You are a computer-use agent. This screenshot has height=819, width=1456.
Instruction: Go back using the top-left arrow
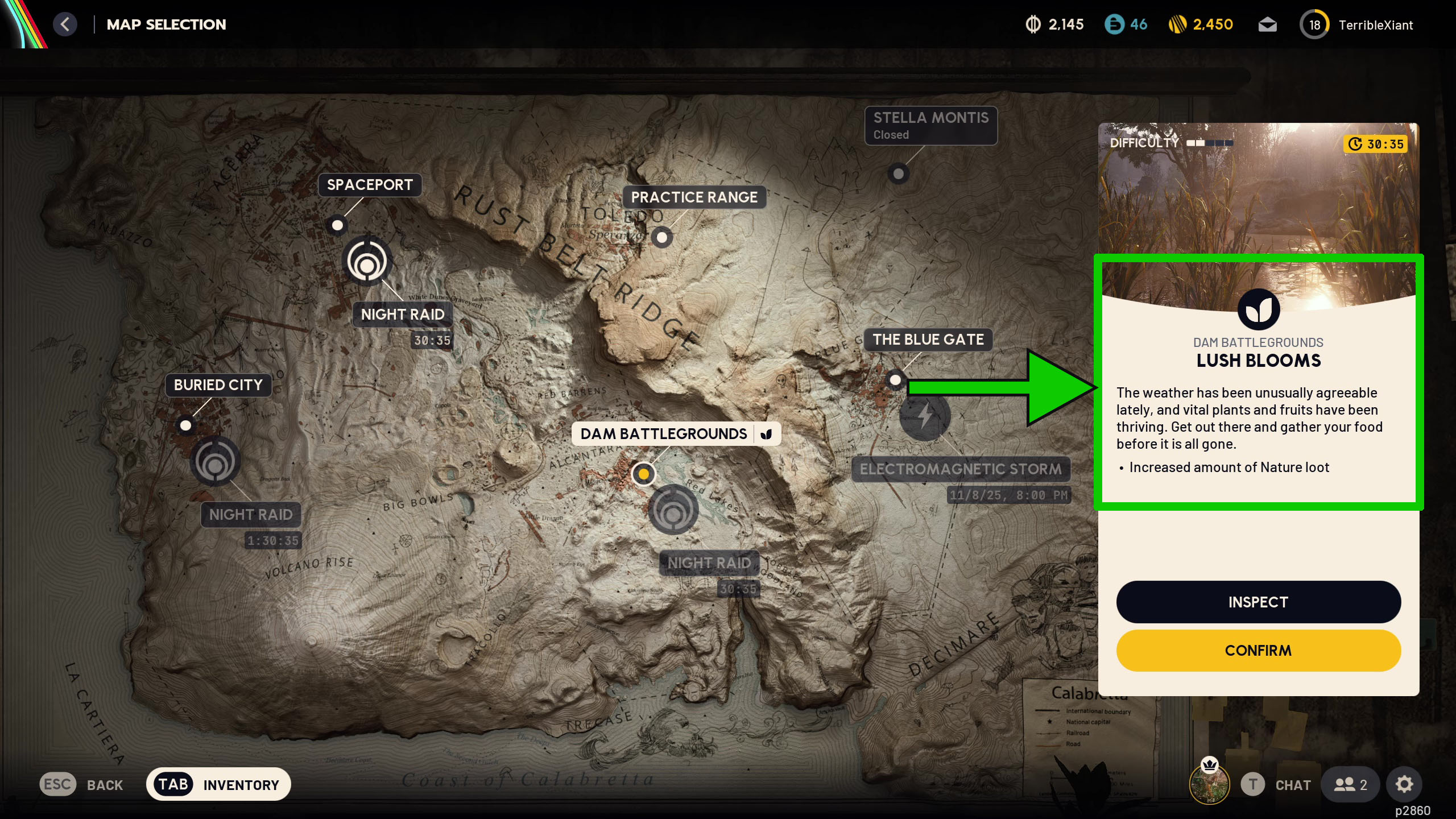coord(65,24)
